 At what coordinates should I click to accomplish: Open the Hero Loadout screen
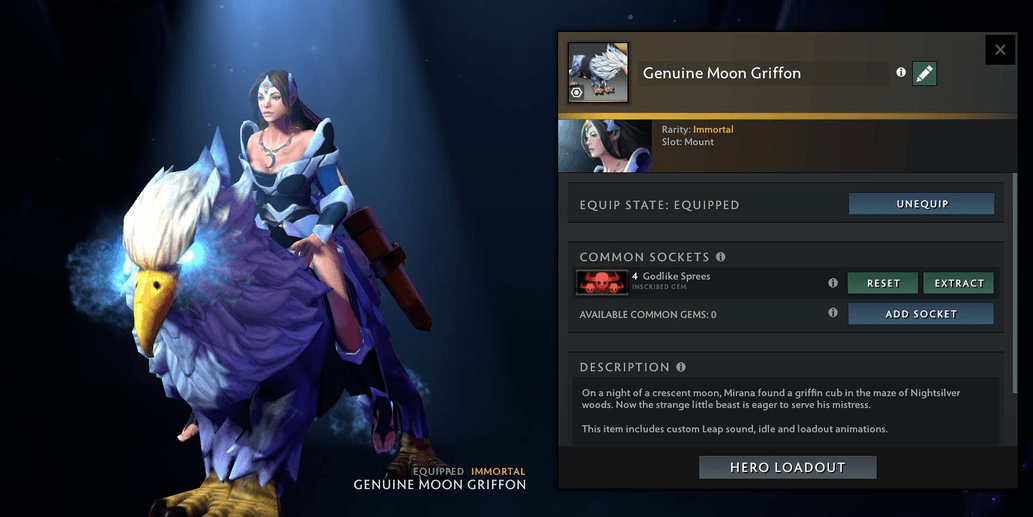(x=787, y=467)
